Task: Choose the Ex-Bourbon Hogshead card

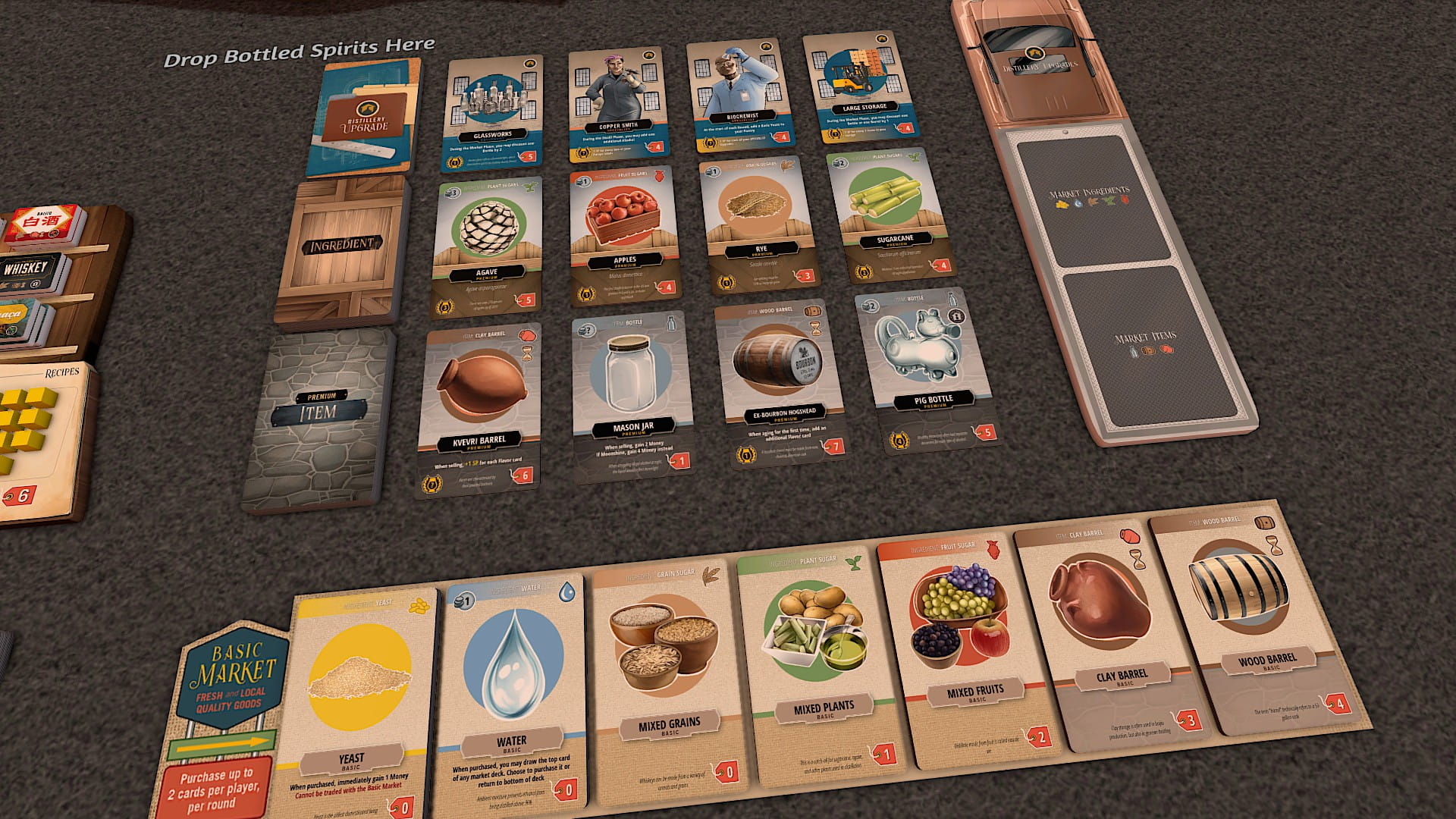Action: point(780,381)
